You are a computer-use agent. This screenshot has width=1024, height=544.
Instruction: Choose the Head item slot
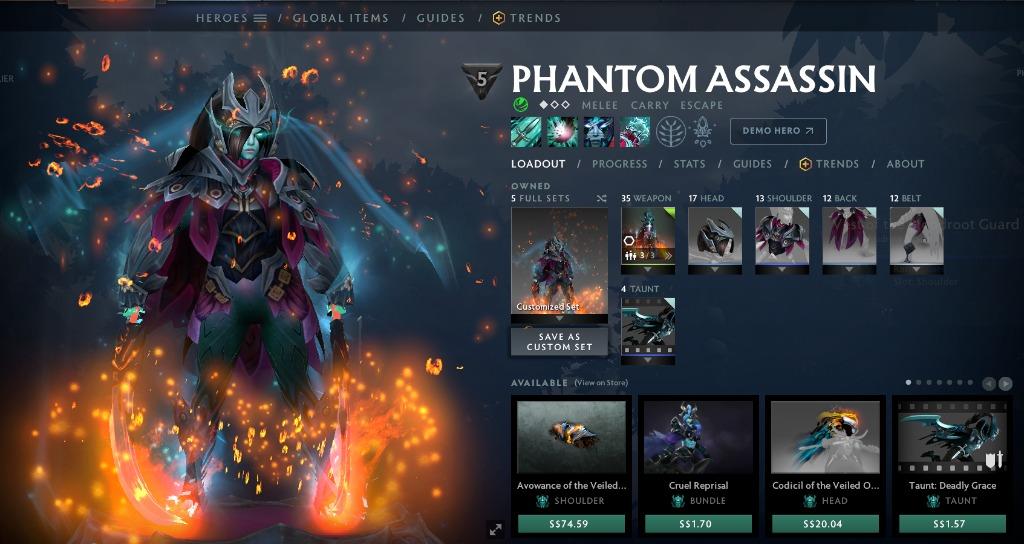pyautogui.click(x=715, y=236)
